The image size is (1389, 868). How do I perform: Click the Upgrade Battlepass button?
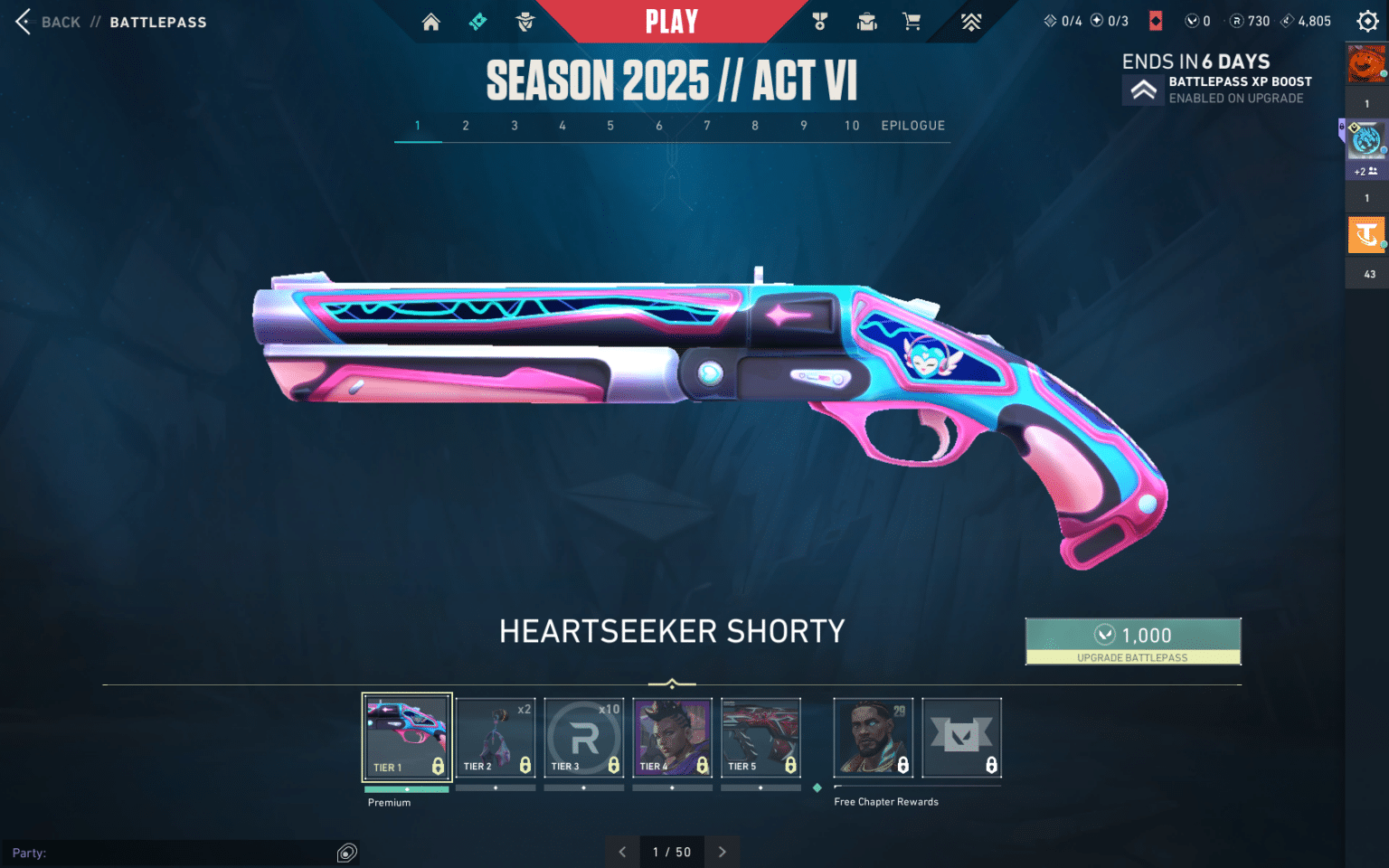pyautogui.click(x=1133, y=642)
